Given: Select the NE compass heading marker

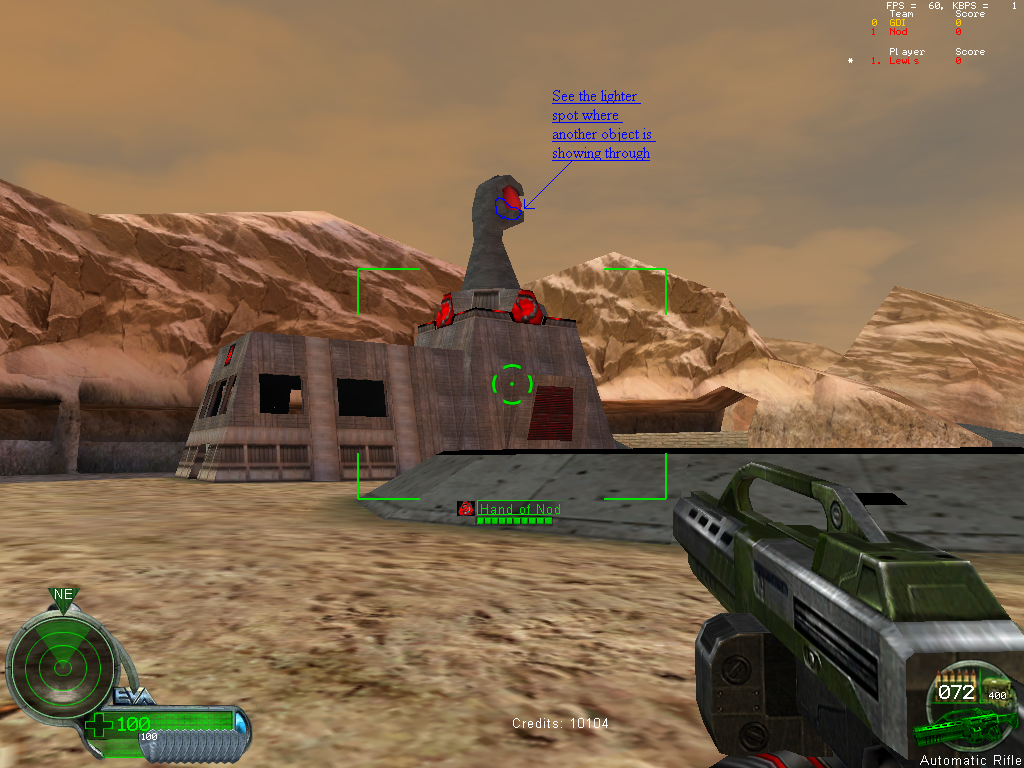Looking at the screenshot, I should (x=63, y=595).
